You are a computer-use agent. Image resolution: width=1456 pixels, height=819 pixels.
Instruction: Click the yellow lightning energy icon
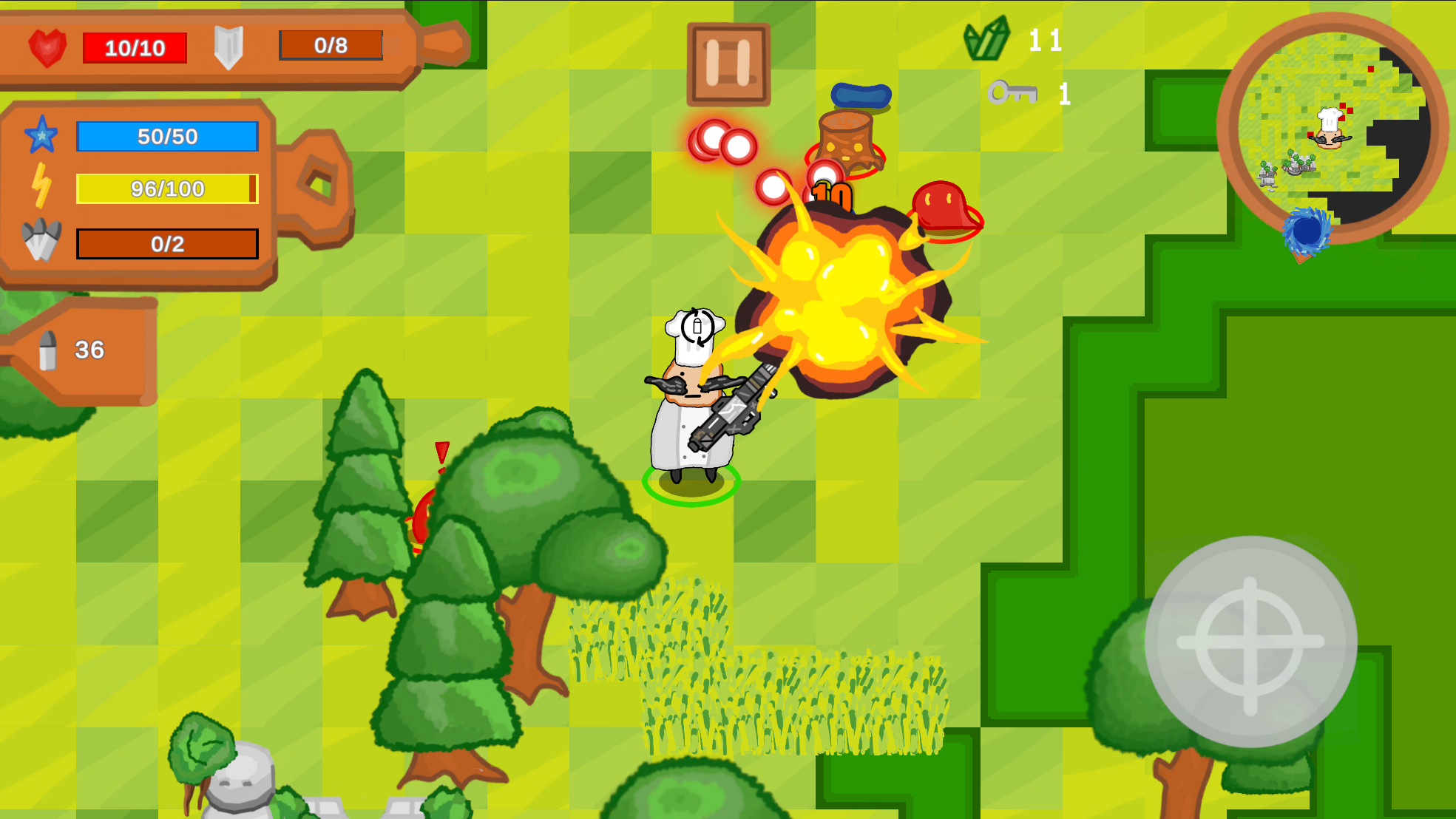click(x=41, y=187)
